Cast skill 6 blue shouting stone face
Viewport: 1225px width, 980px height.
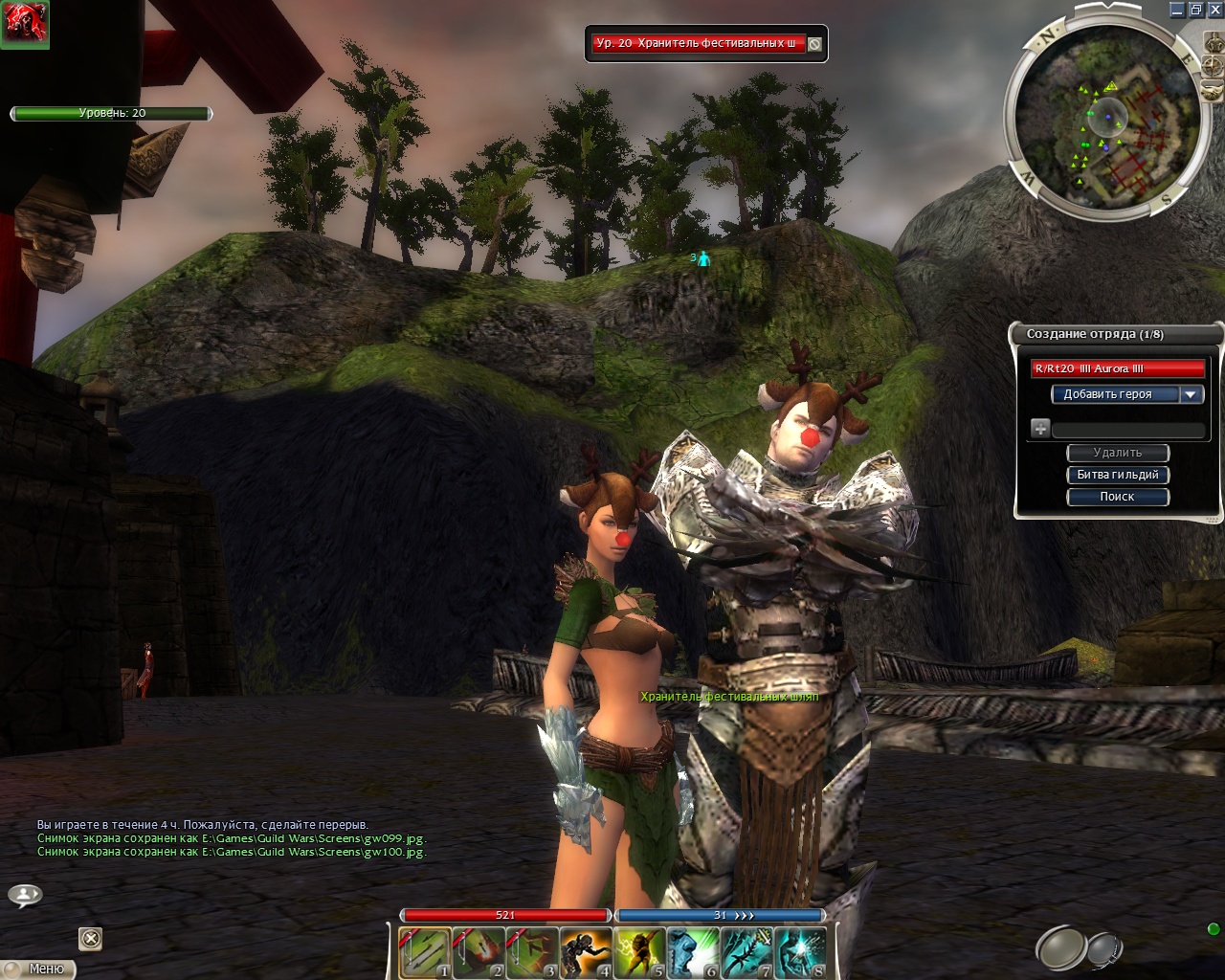(x=693, y=952)
